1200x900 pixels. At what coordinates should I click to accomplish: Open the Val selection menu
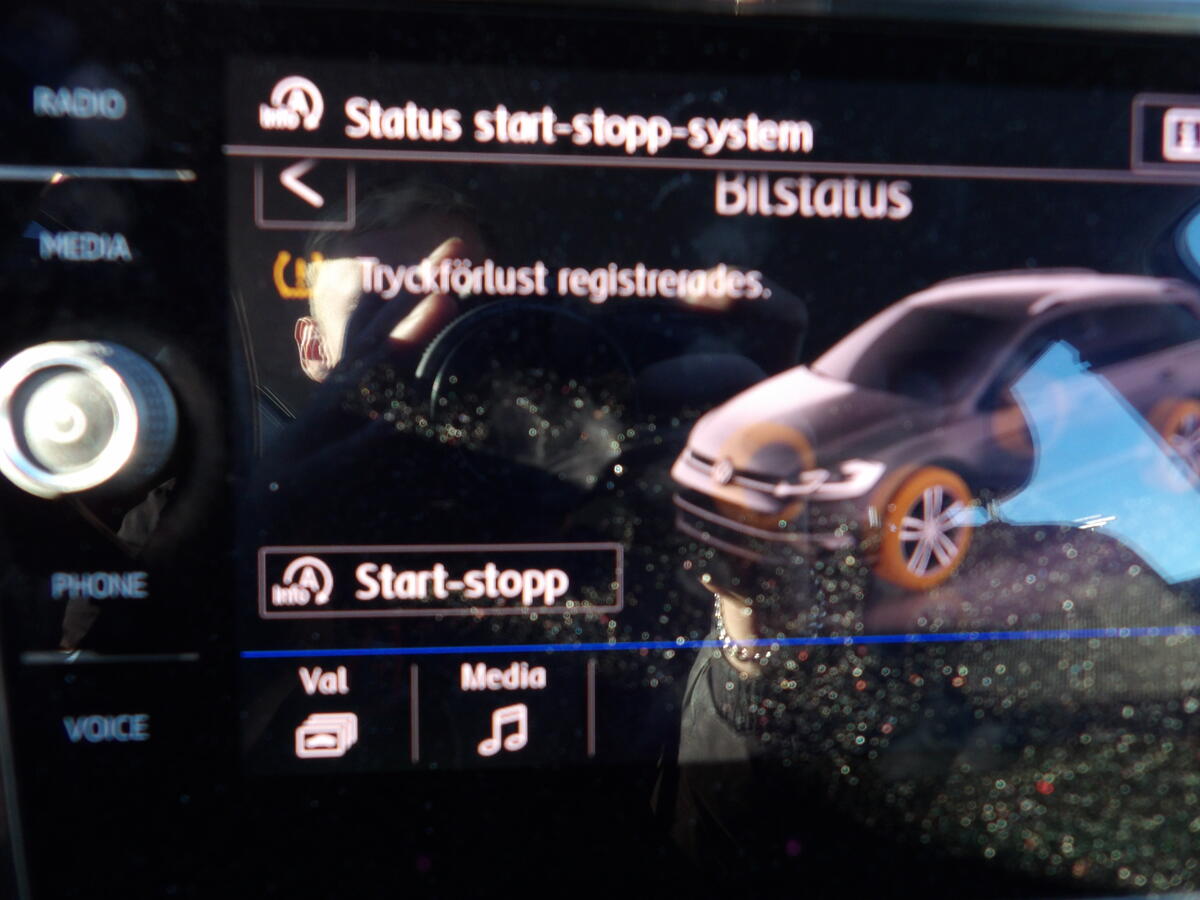[325, 711]
